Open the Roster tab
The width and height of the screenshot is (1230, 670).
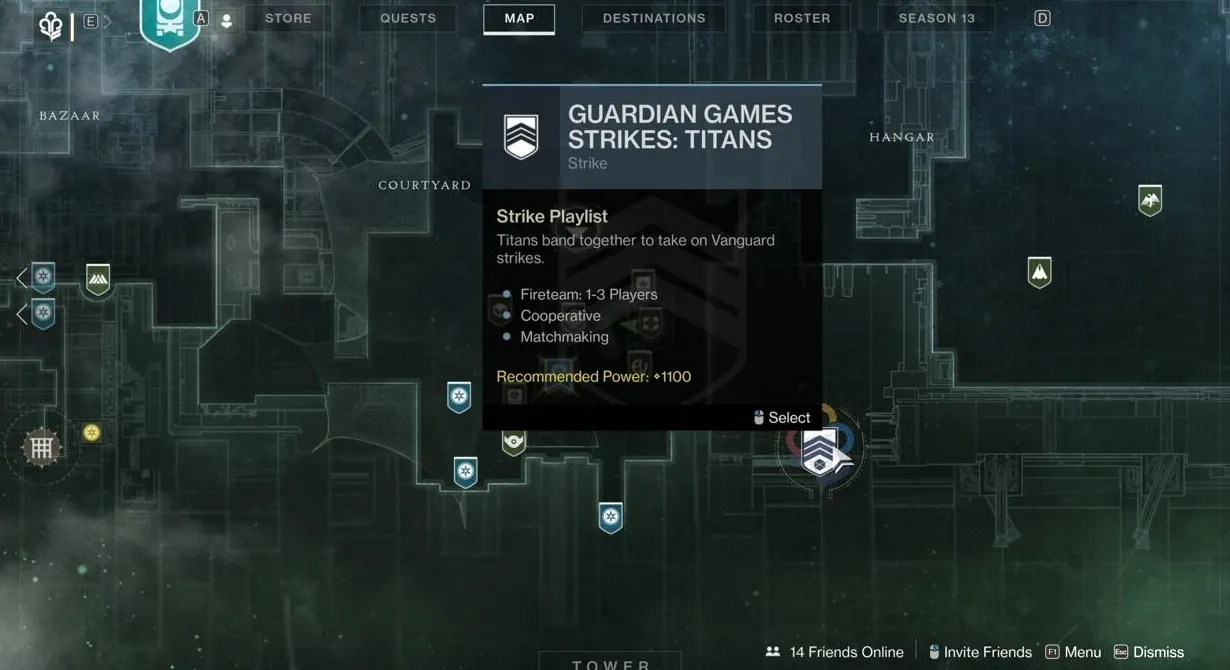coord(802,18)
